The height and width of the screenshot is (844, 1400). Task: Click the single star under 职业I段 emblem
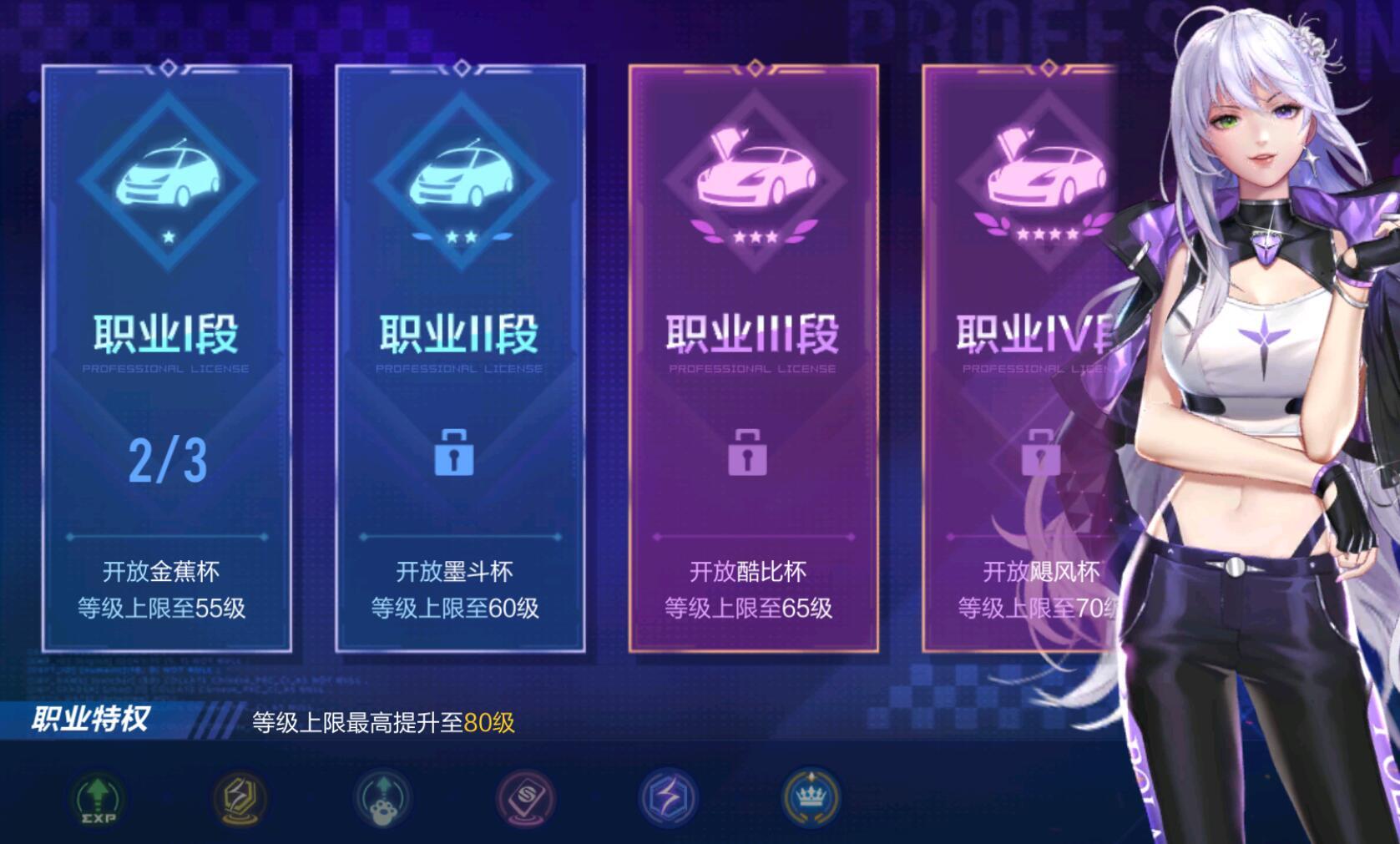pyautogui.click(x=170, y=238)
